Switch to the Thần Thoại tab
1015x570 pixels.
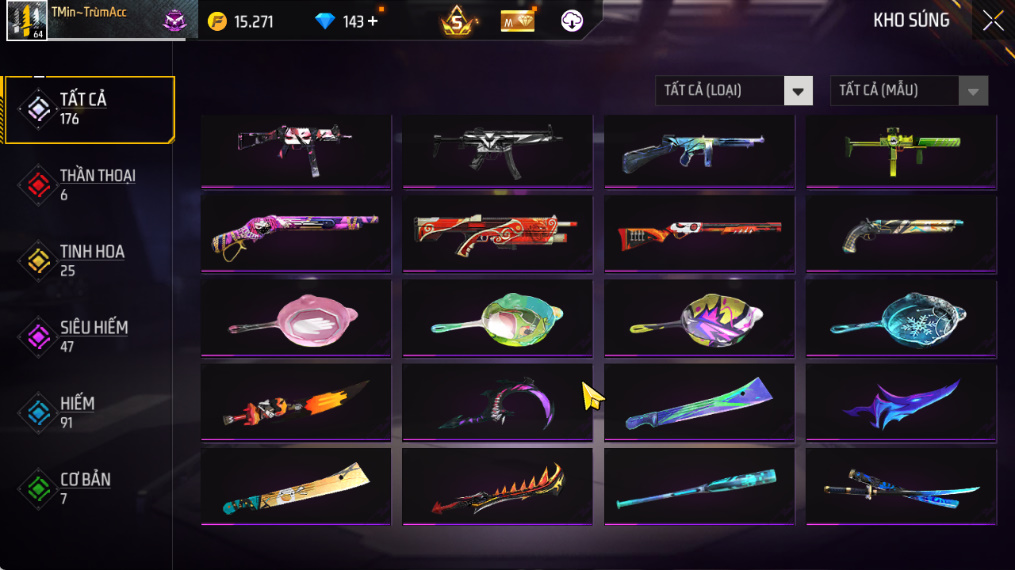click(x=88, y=184)
